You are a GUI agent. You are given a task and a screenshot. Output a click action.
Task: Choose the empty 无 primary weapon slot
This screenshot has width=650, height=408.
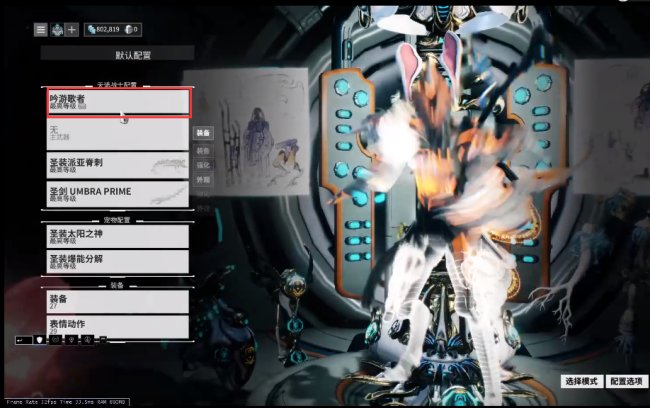coord(118,133)
